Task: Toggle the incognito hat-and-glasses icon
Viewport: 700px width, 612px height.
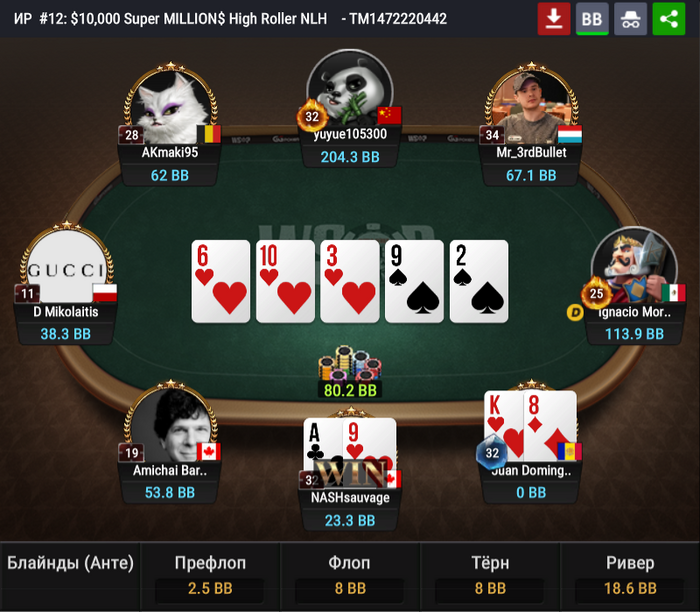Action: [630, 19]
